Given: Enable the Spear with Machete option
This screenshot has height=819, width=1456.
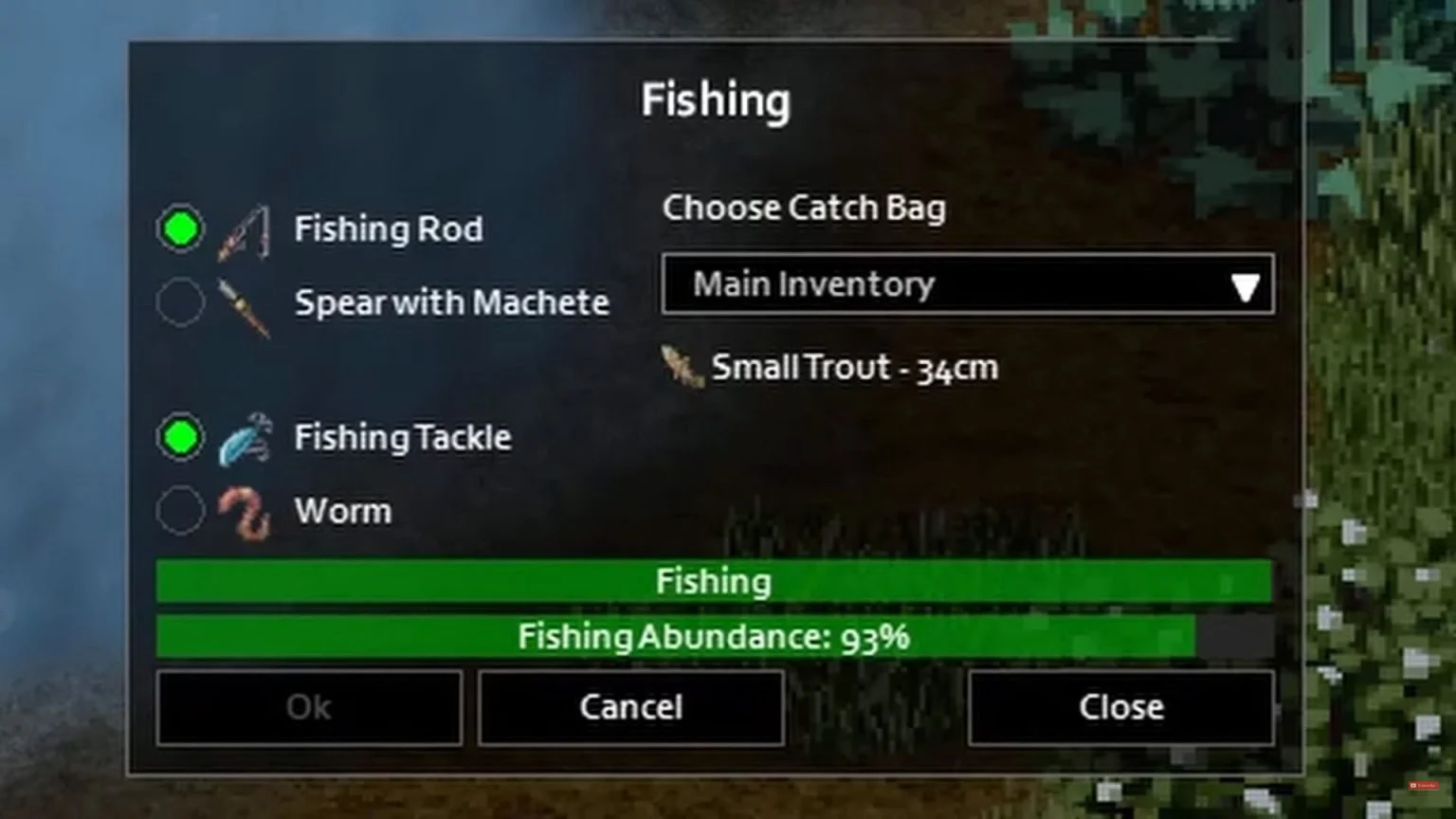Looking at the screenshot, I should (x=180, y=302).
